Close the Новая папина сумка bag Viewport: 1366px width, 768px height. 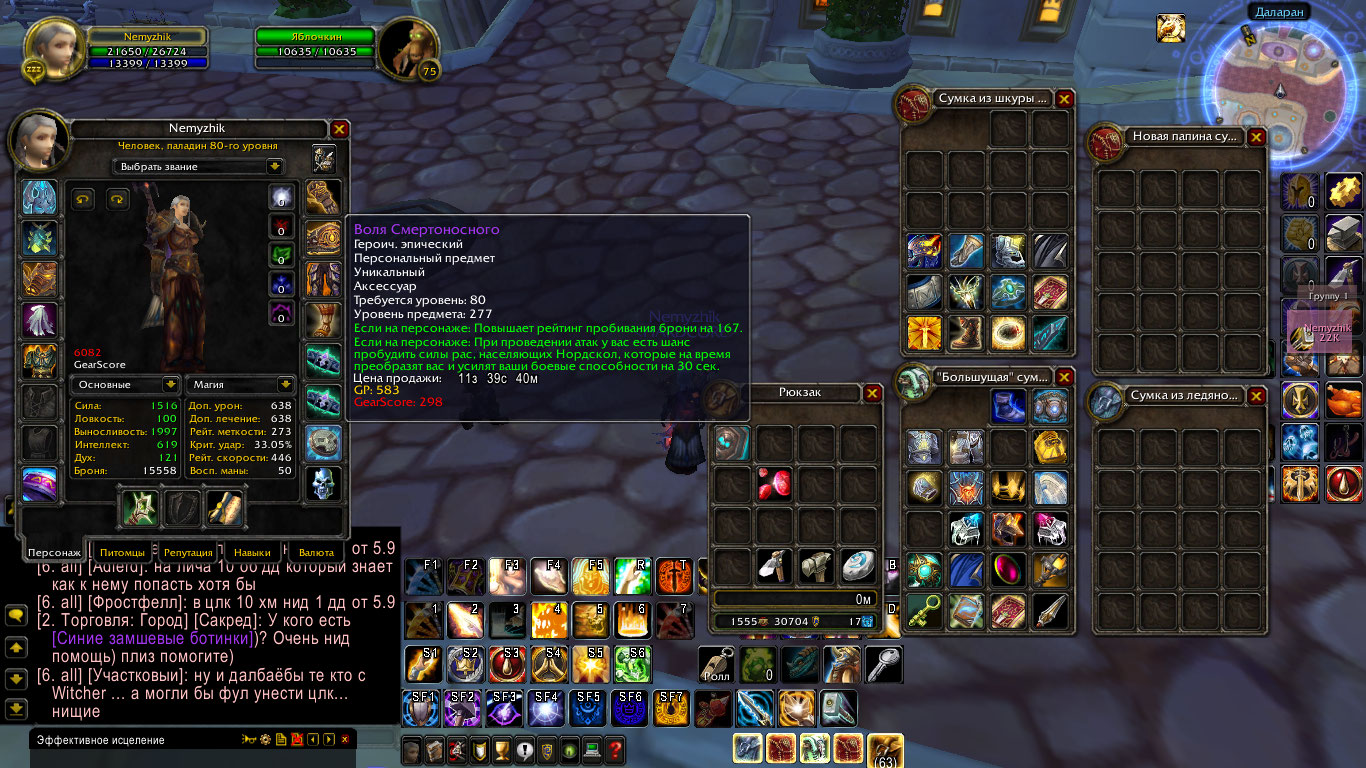pyautogui.click(x=1256, y=137)
